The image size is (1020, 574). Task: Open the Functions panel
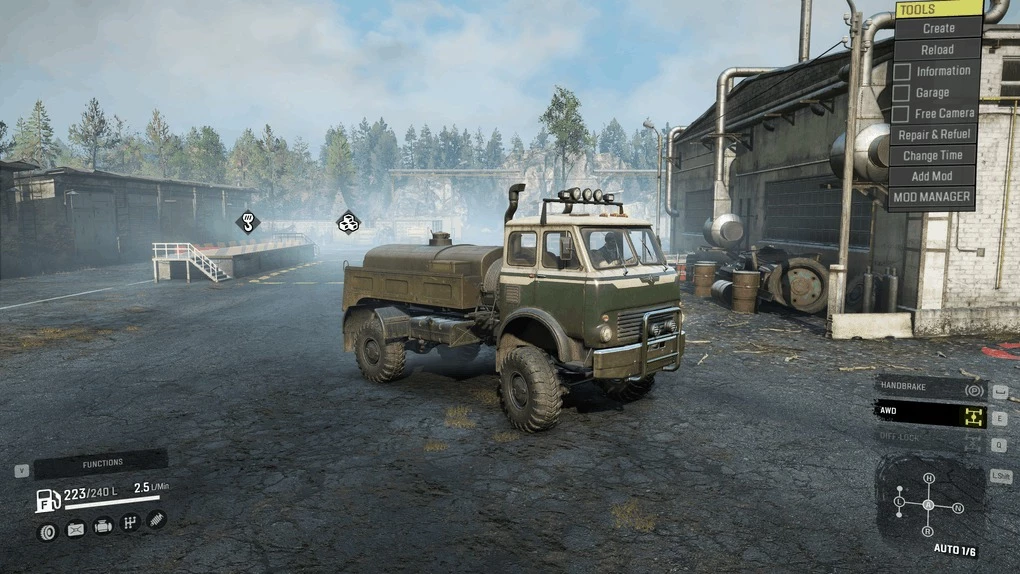tap(101, 463)
